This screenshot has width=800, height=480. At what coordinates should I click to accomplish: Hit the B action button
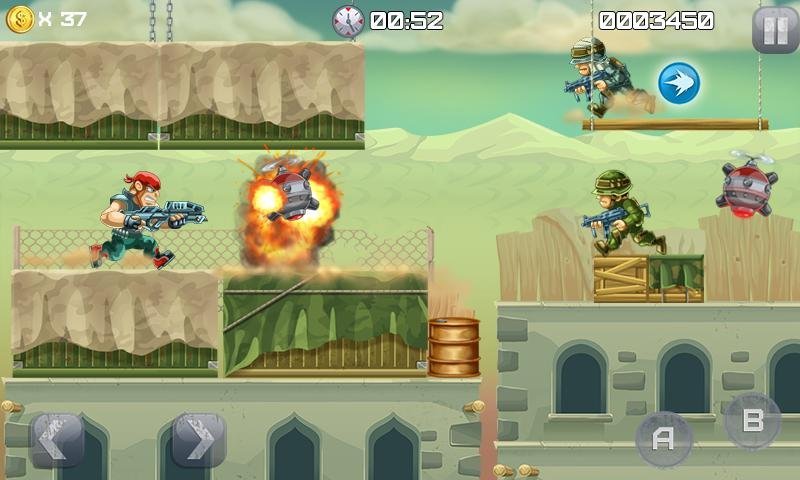pos(752,421)
